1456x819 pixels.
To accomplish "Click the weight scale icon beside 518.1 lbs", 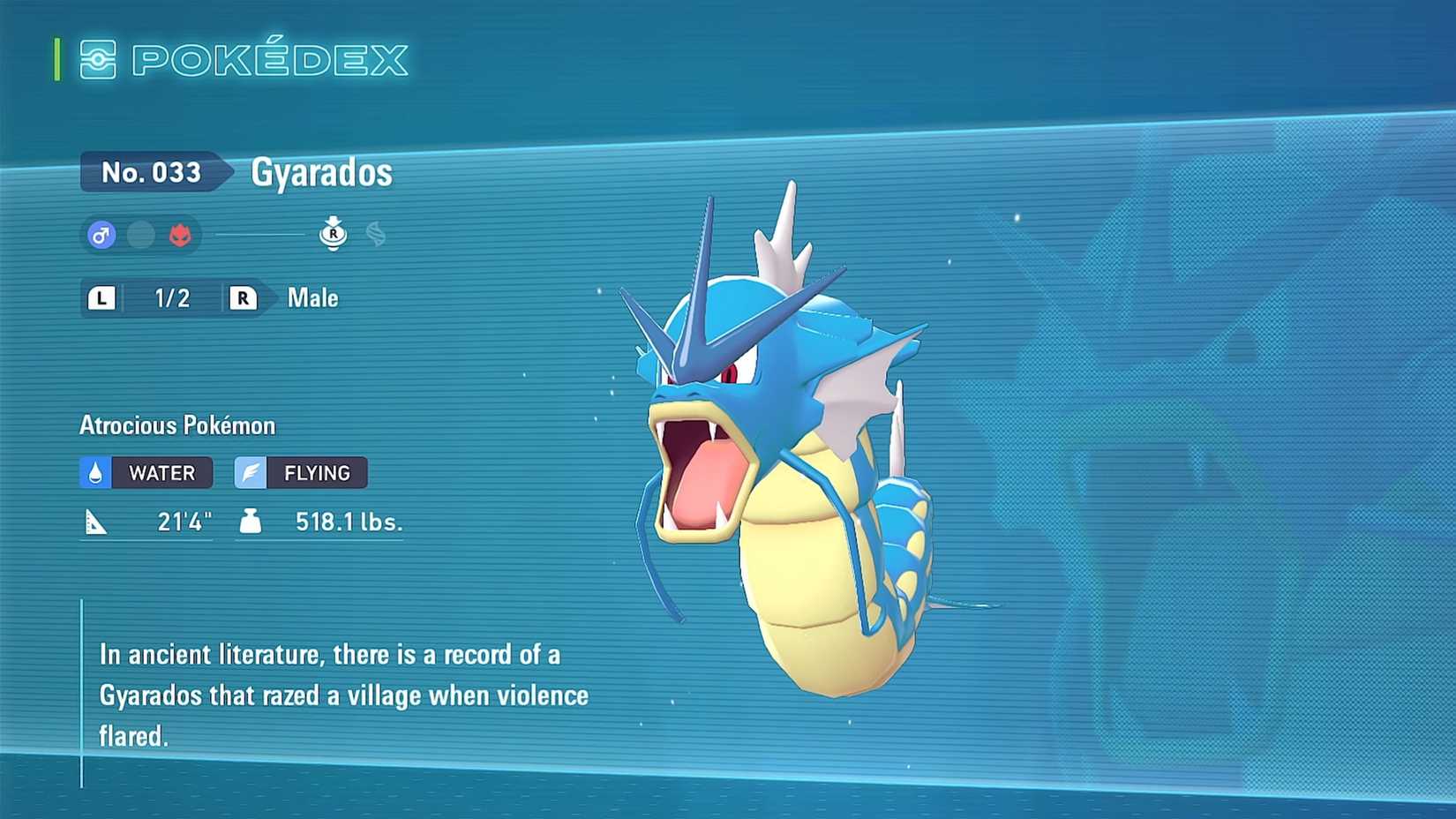I will click(250, 521).
